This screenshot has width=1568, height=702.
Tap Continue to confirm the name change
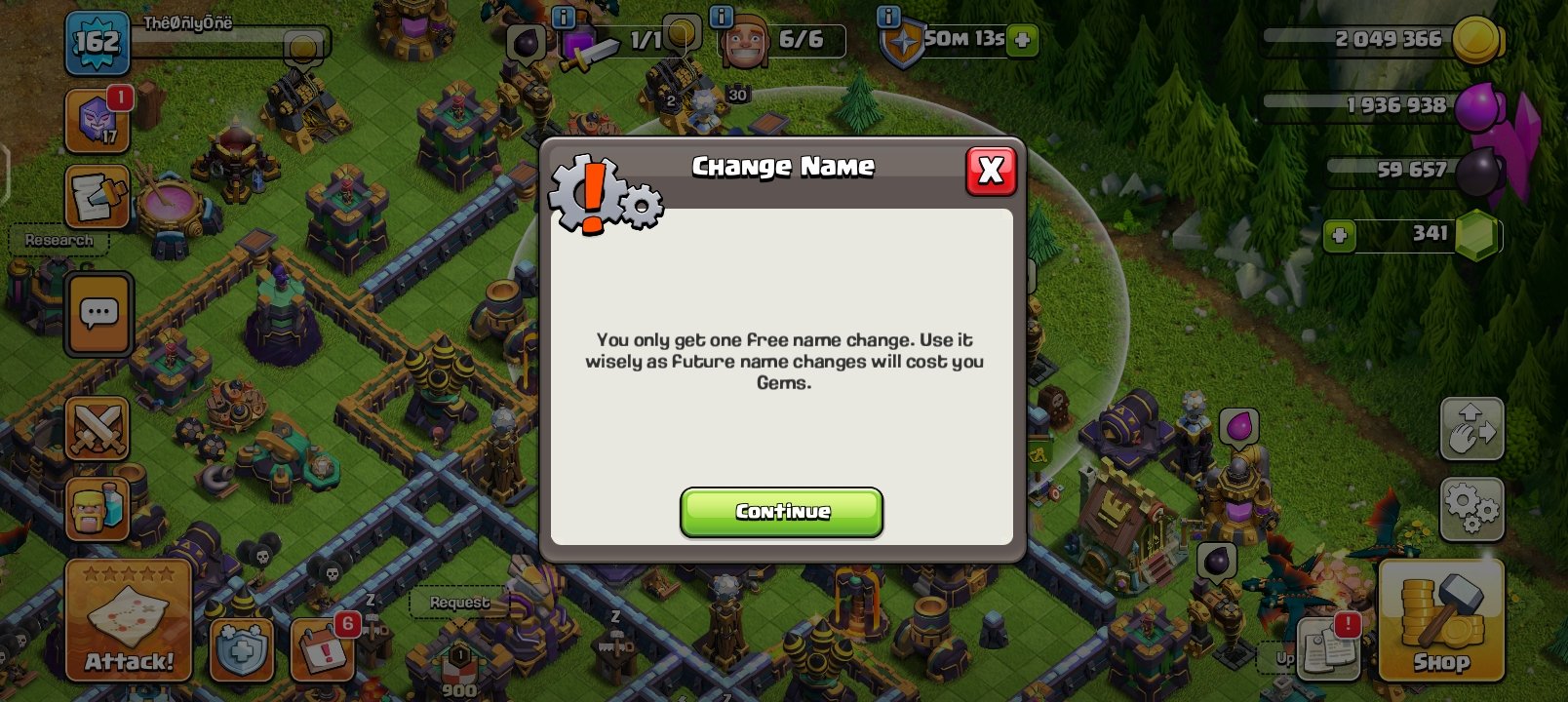click(781, 512)
